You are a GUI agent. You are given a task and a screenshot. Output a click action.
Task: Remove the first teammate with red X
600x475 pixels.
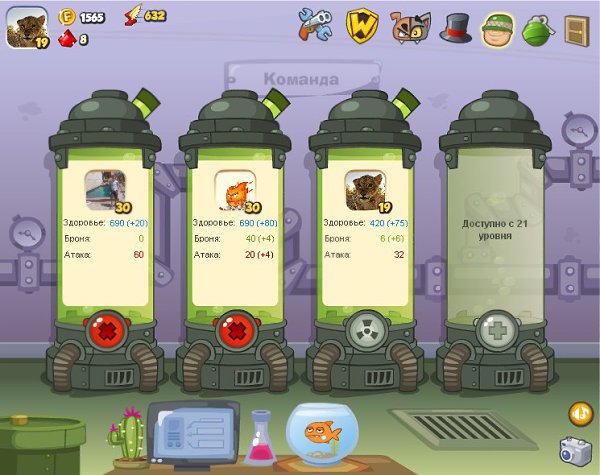click(104, 331)
